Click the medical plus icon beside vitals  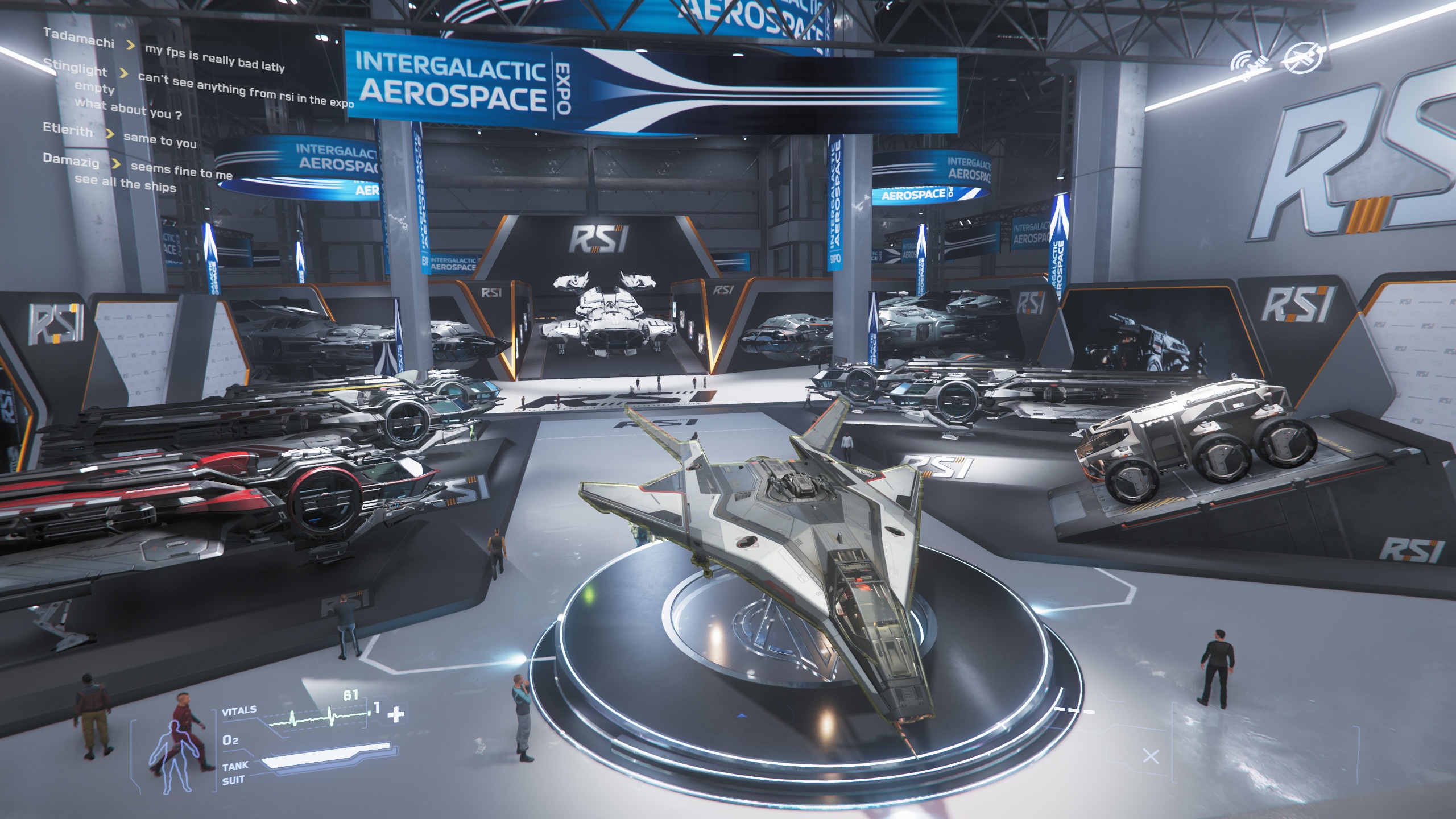[x=395, y=714]
